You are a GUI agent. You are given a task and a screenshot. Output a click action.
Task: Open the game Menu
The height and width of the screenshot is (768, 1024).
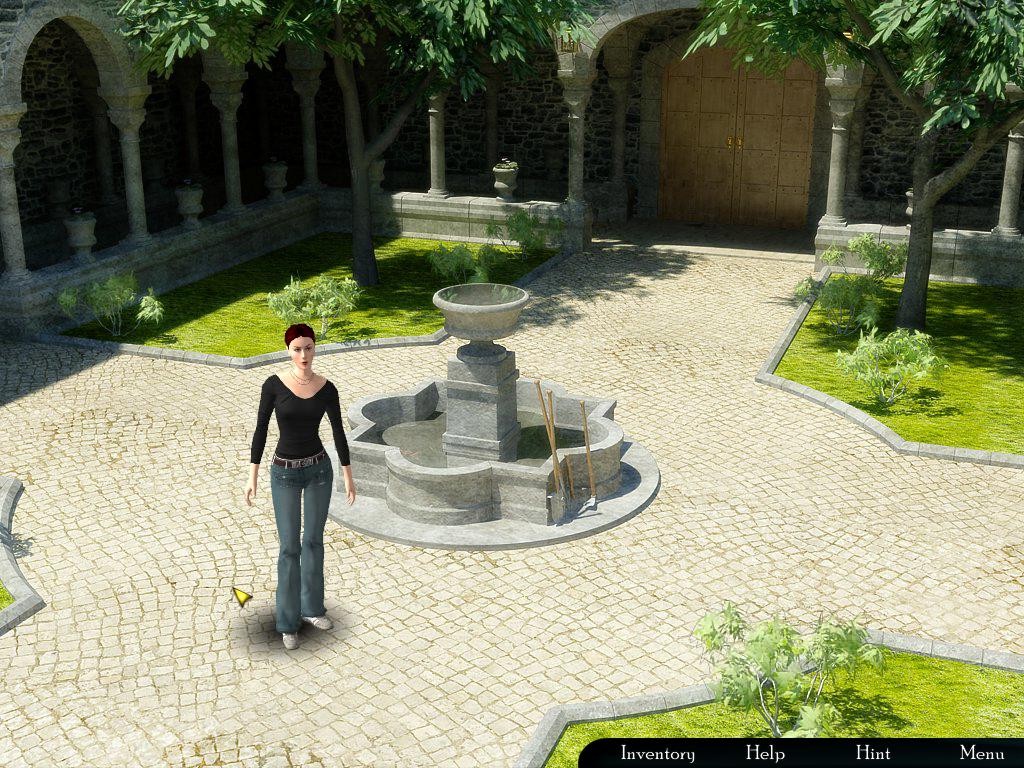pyautogui.click(x=981, y=753)
